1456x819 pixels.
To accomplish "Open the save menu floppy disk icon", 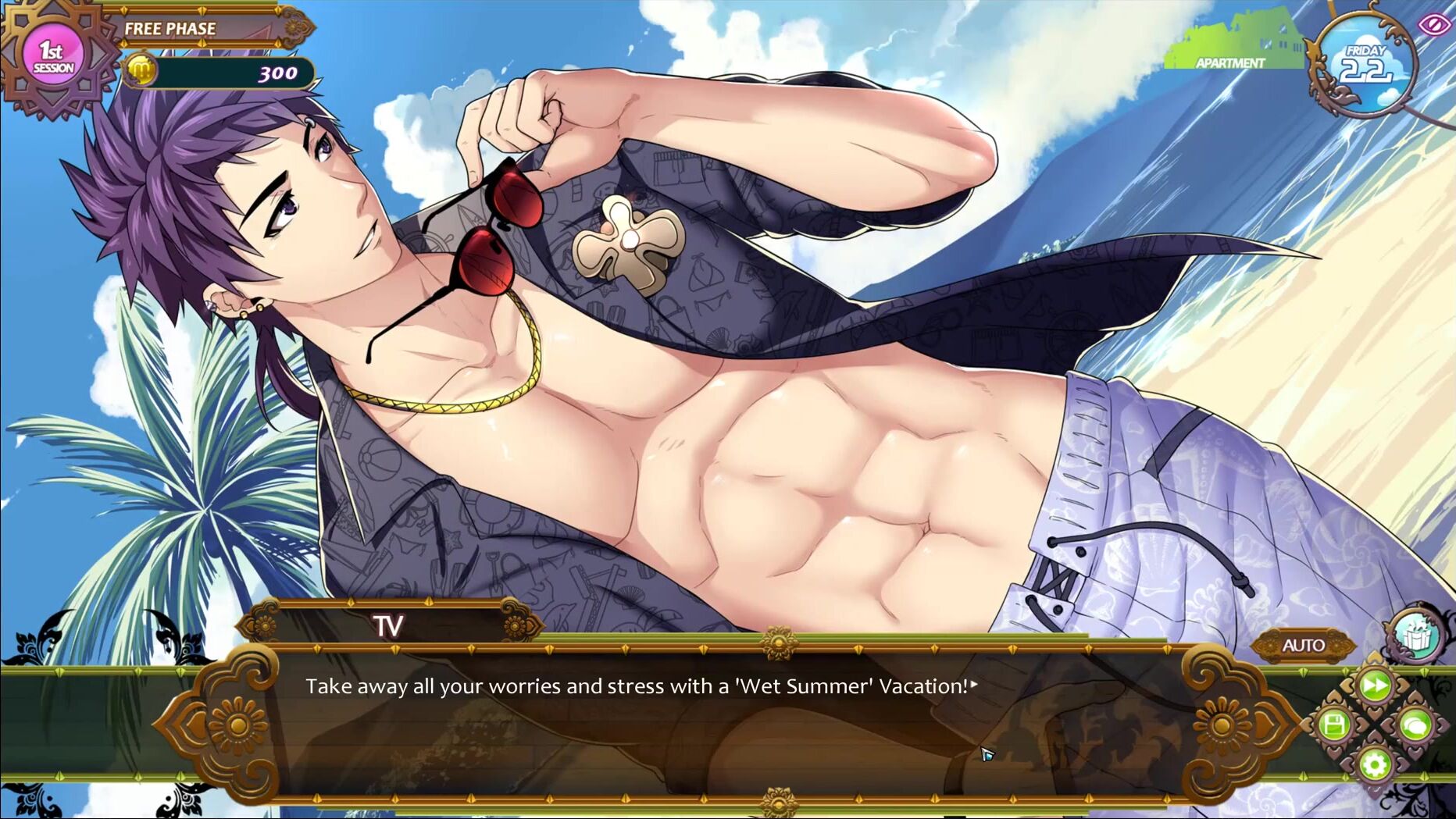I will coord(1334,725).
